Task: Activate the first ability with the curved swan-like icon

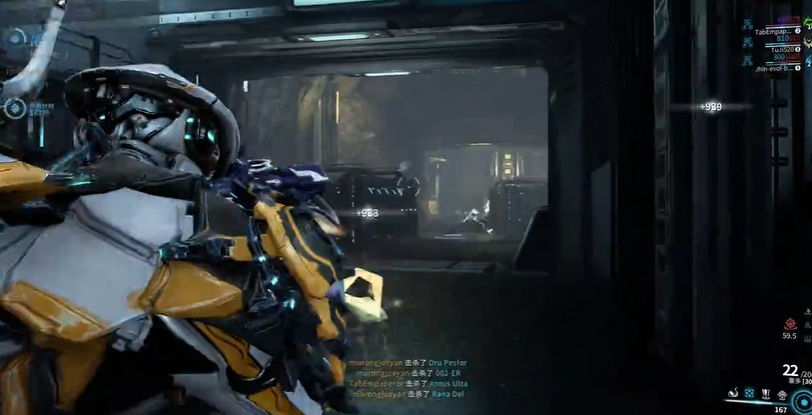Action: pyautogui.click(x=732, y=393)
